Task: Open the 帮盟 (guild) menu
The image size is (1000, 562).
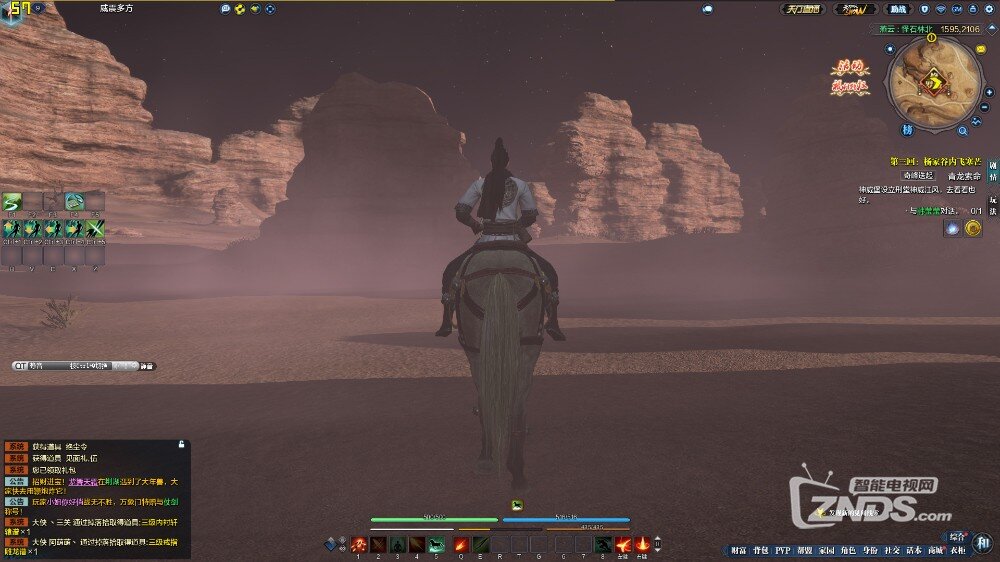Action: pyautogui.click(x=804, y=550)
